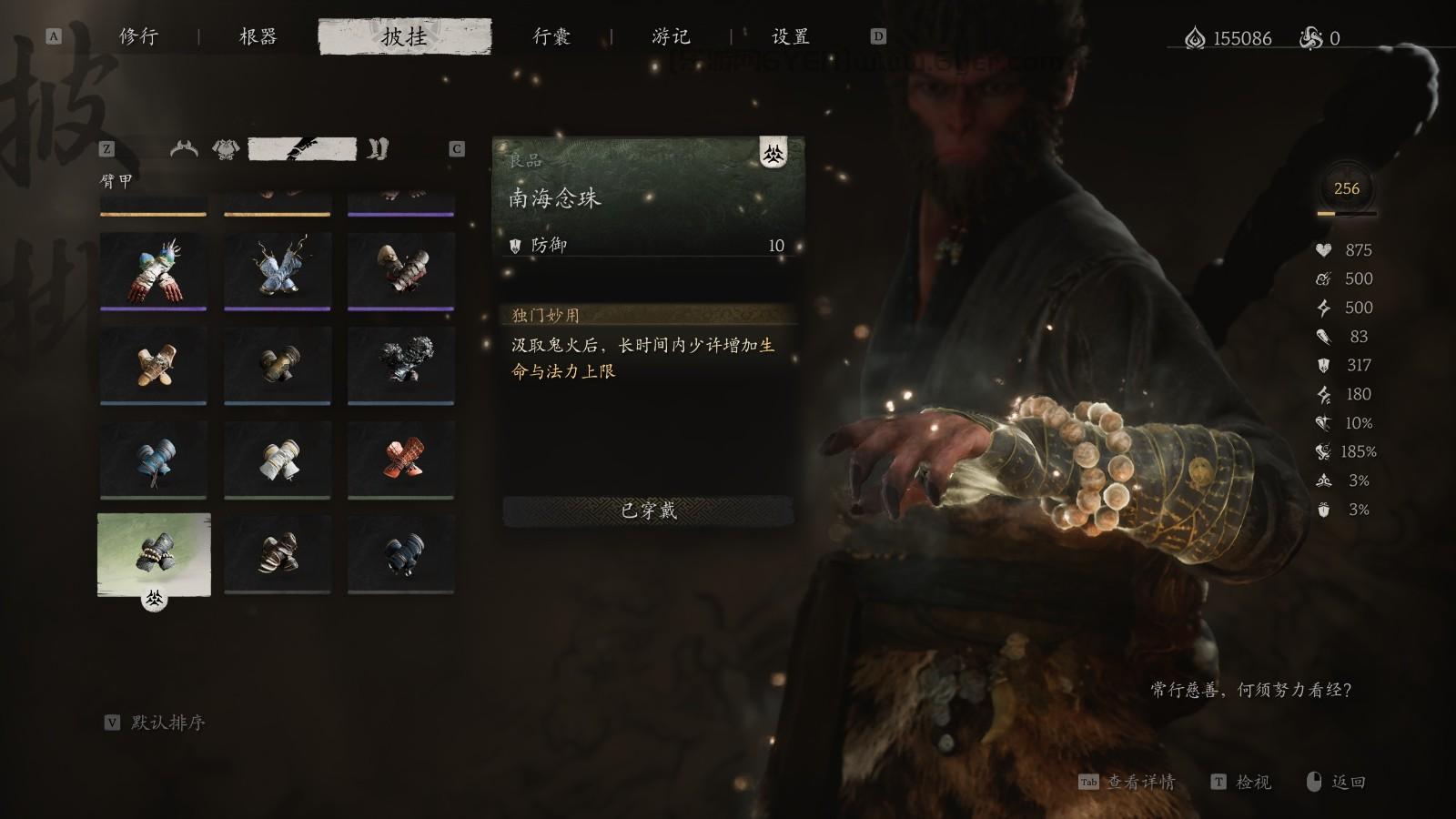Select the 南海念珠 green-highlighted thumbnail
Viewport: 1456px width, 819px height.
click(x=153, y=553)
